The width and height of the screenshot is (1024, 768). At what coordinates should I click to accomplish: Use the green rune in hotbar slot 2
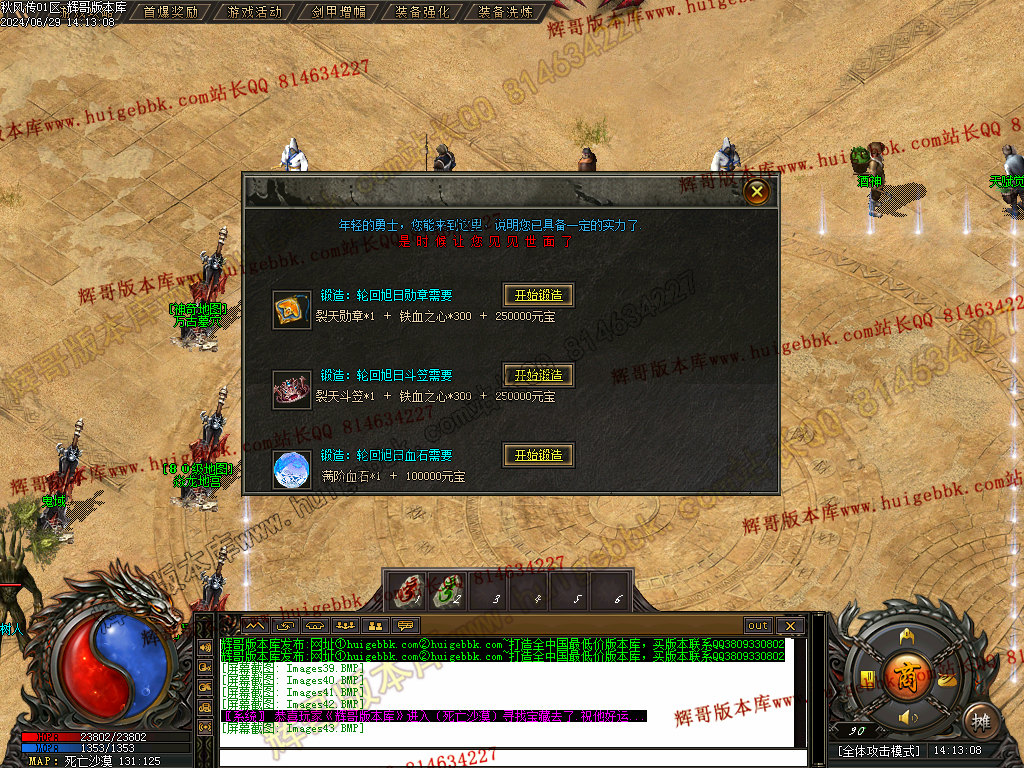448,591
